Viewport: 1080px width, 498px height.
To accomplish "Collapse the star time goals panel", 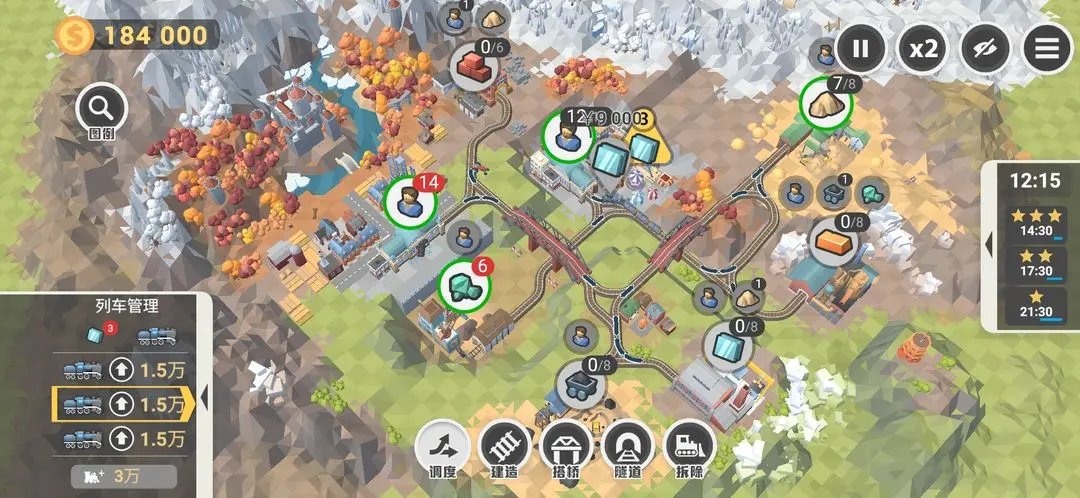I will [989, 244].
